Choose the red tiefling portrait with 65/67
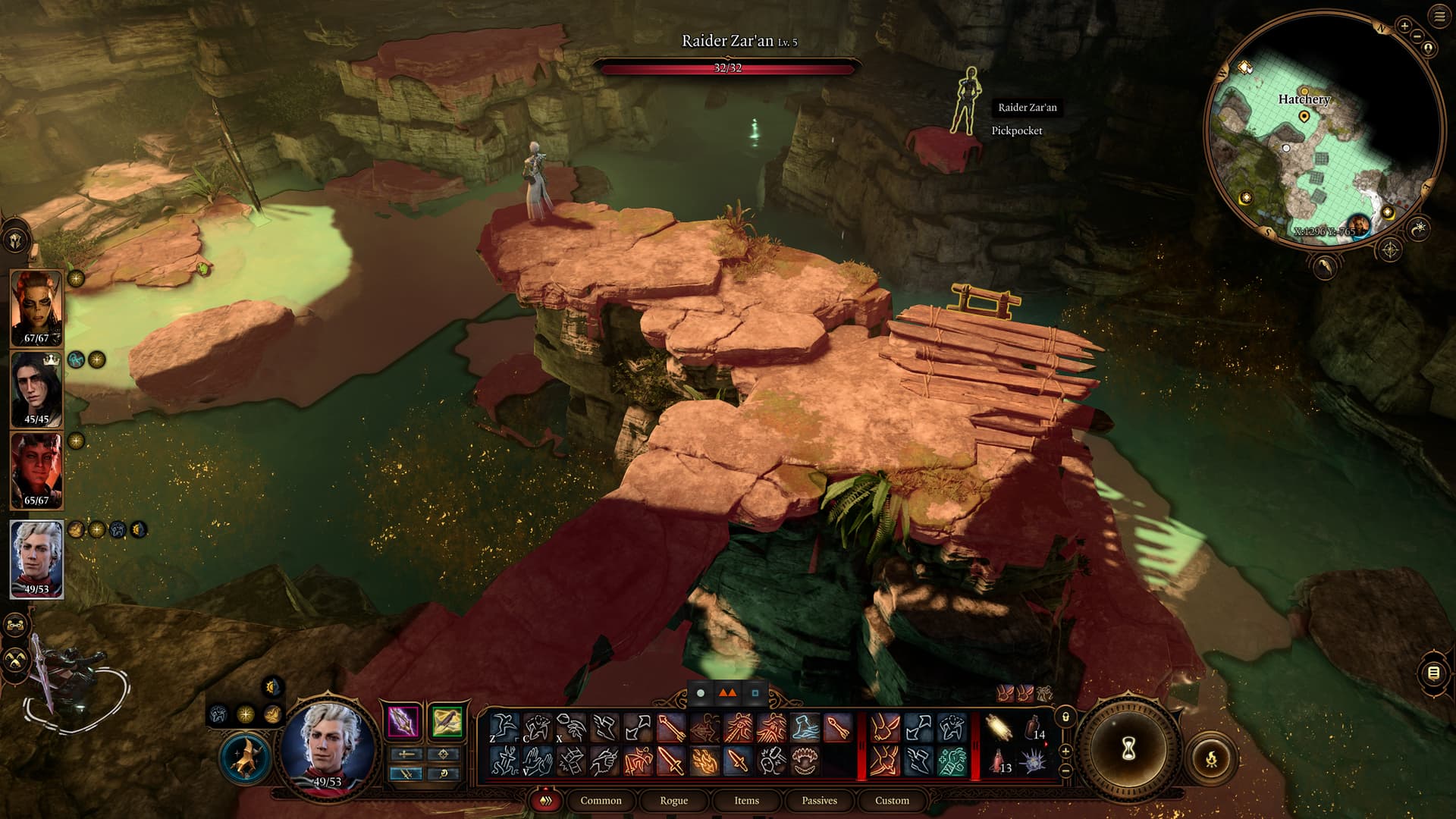Image resolution: width=1456 pixels, height=819 pixels. [36, 470]
